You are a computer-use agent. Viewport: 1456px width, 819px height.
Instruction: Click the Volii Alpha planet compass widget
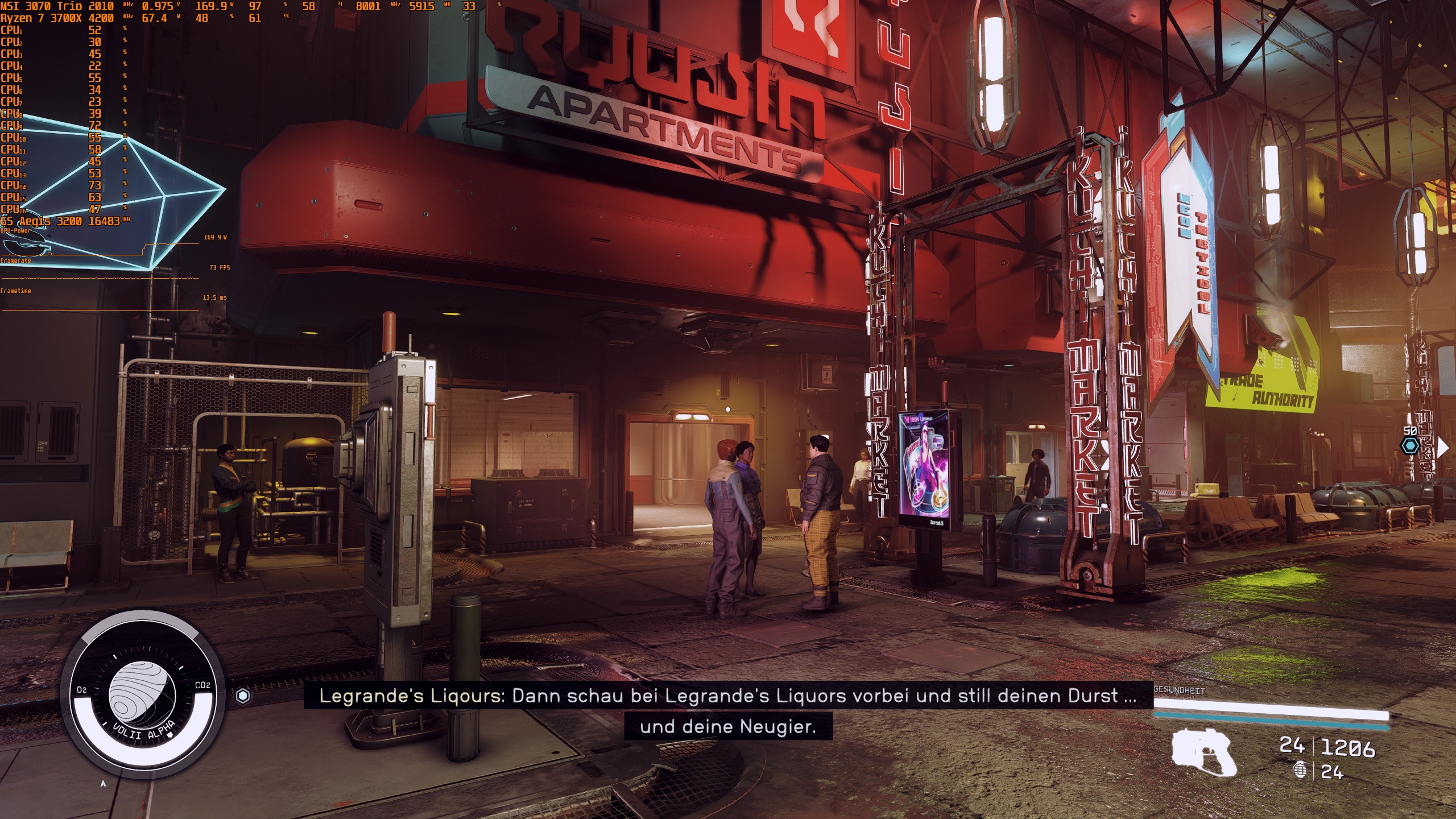tap(142, 695)
